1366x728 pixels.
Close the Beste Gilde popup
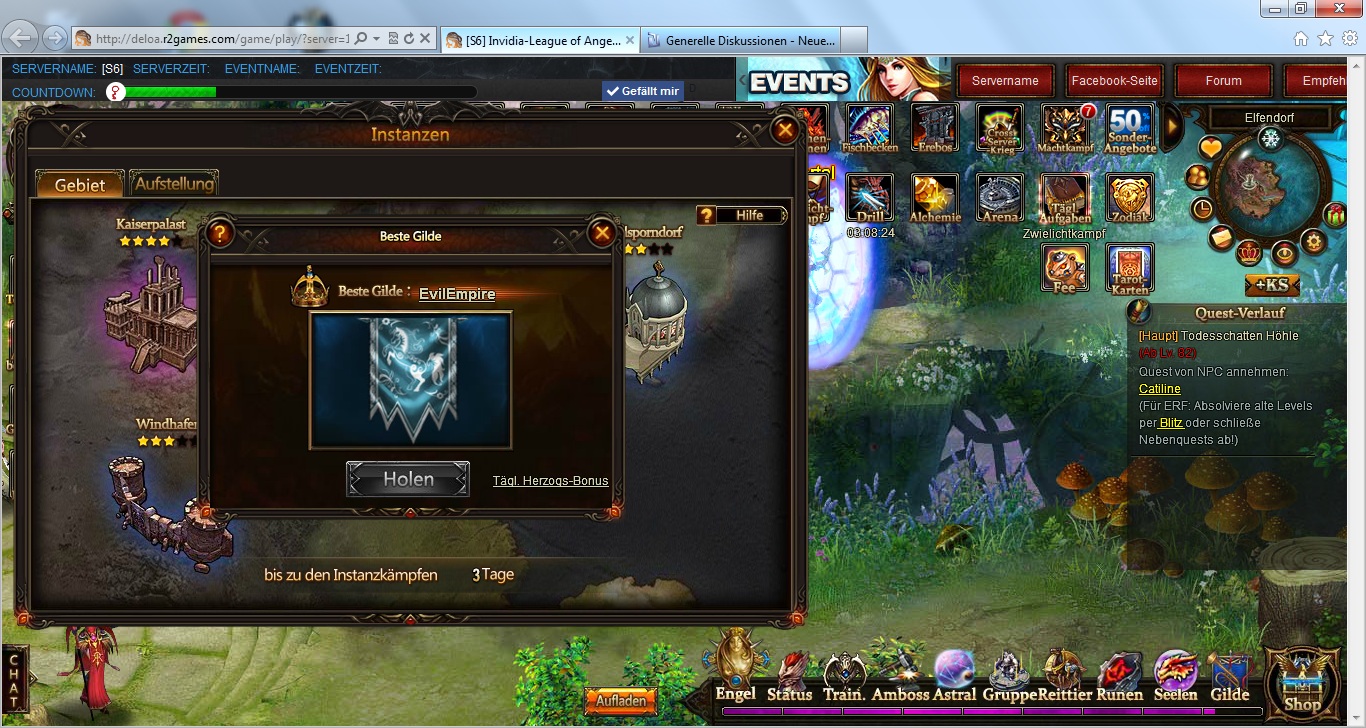tap(601, 234)
